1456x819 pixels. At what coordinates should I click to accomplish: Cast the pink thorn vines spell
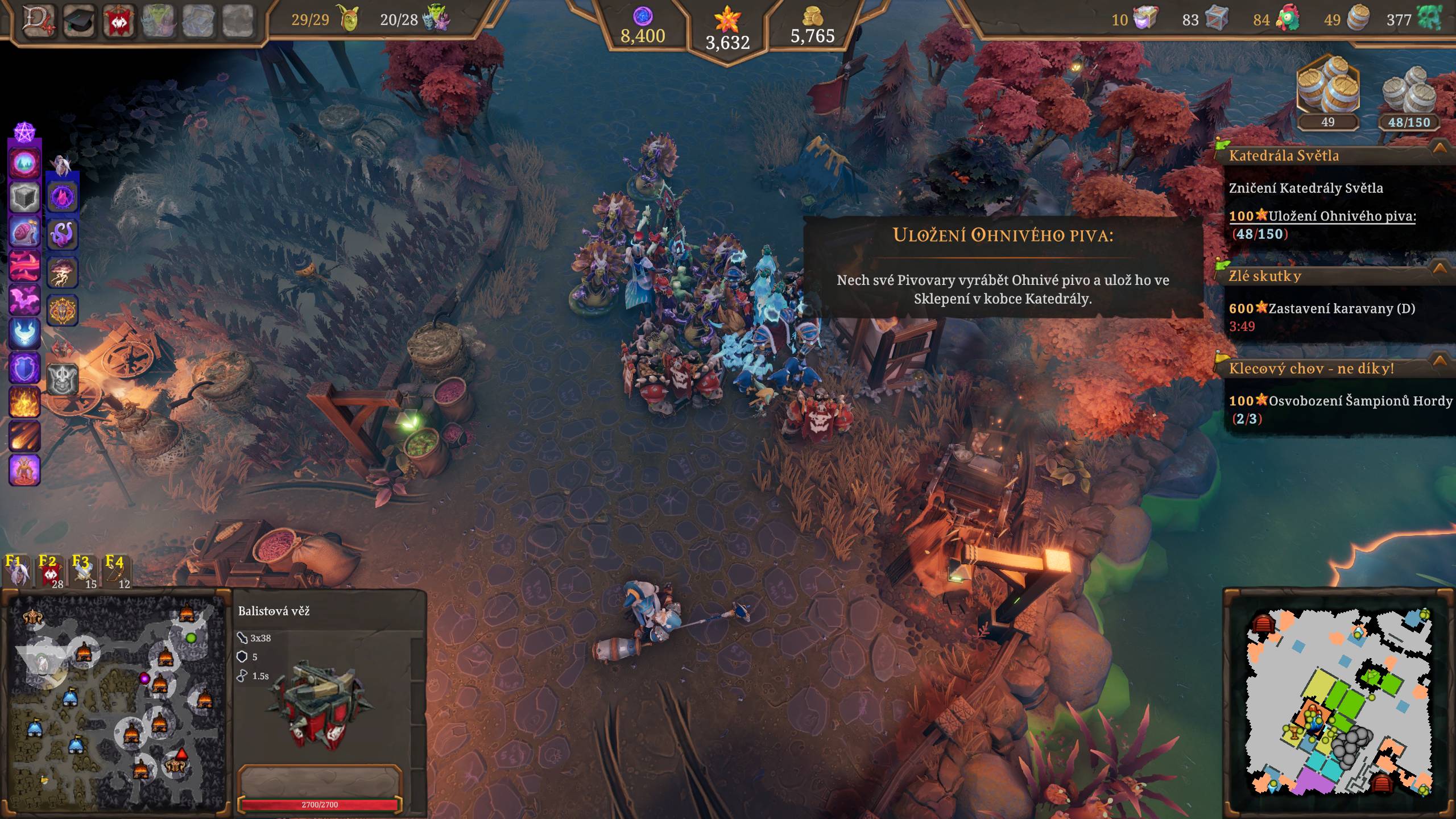coord(24,266)
